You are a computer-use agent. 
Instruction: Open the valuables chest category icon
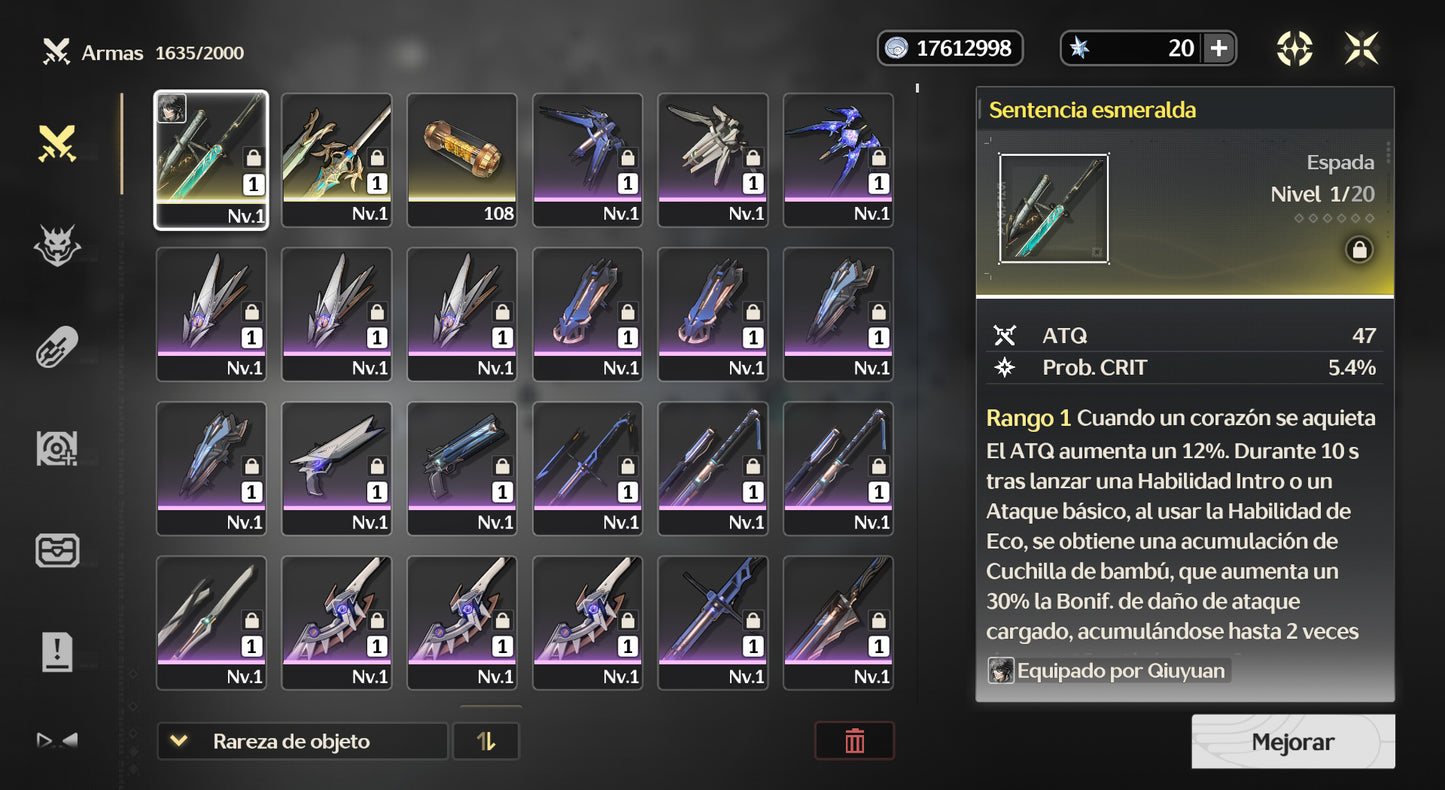(57, 550)
